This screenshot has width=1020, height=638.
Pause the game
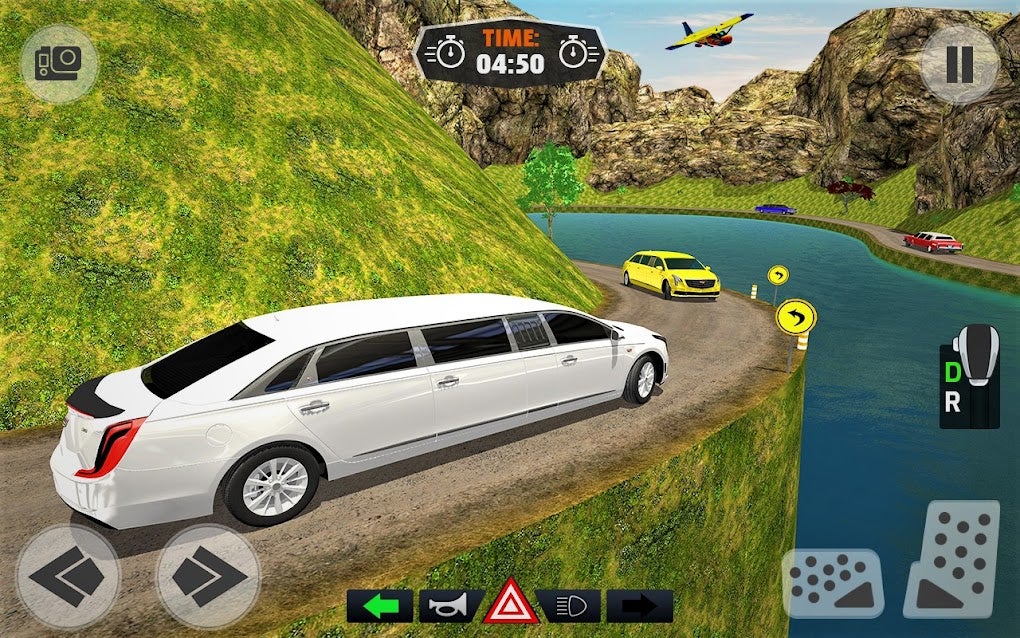[x=959, y=64]
